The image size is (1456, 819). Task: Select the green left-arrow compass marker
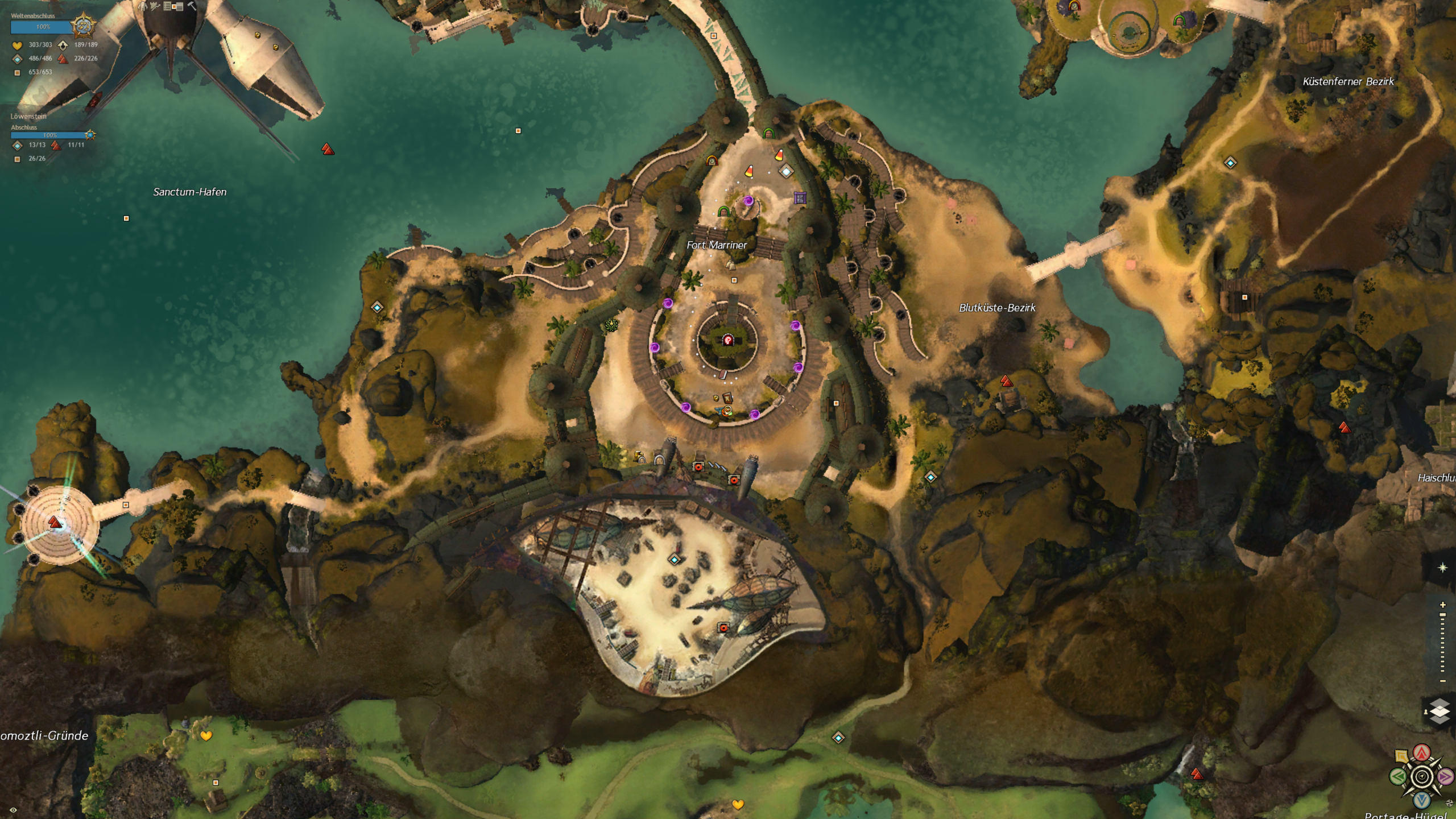click(1397, 776)
